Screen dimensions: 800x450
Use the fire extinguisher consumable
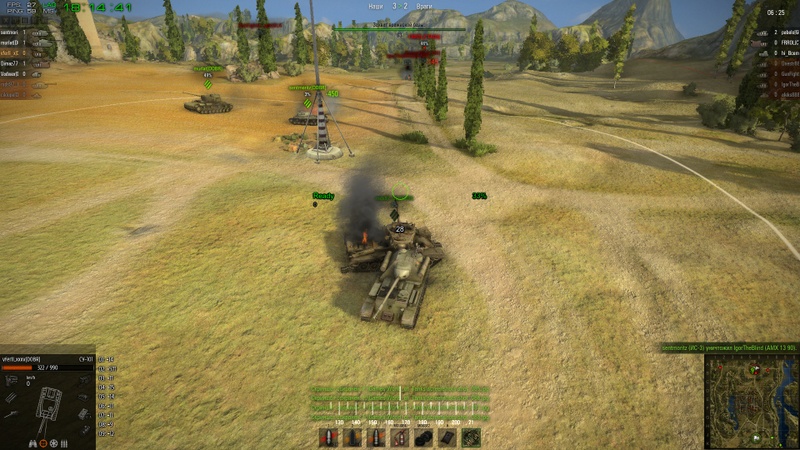tap(400, 437)
